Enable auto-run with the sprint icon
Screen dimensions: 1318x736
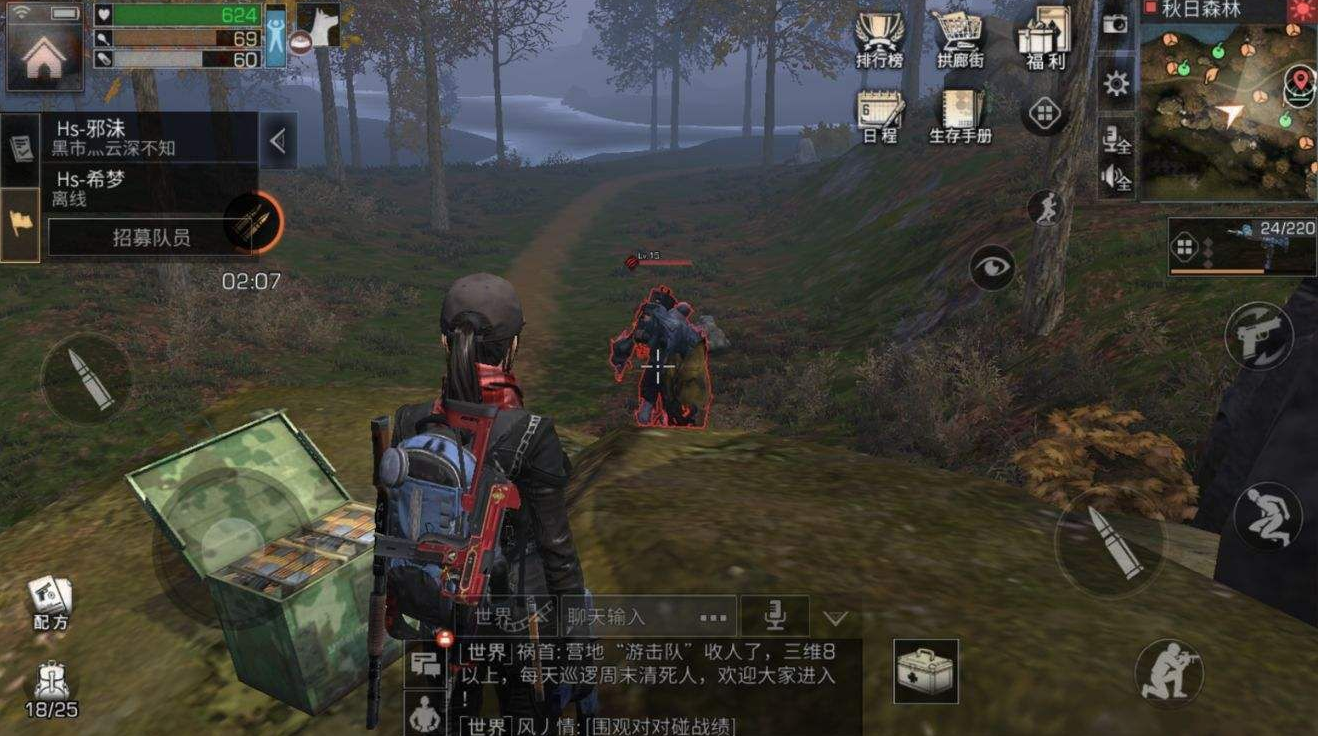click(x=1043, y=205)
